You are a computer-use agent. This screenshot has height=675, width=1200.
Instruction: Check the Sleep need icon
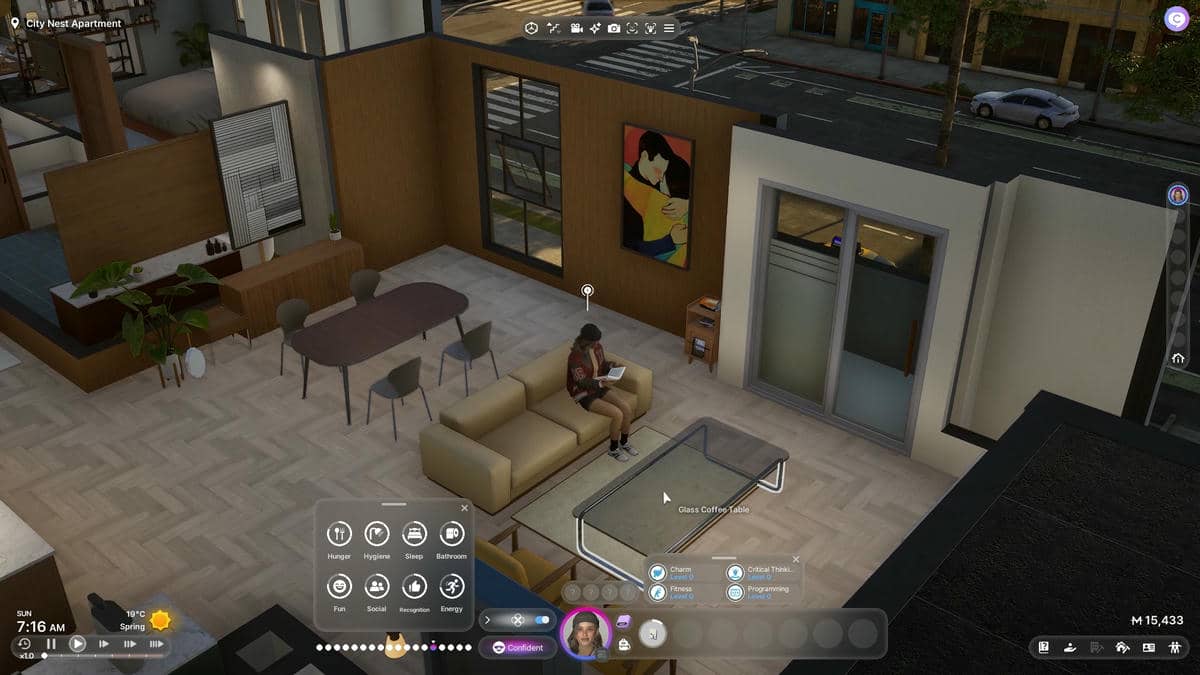[414, 534]
